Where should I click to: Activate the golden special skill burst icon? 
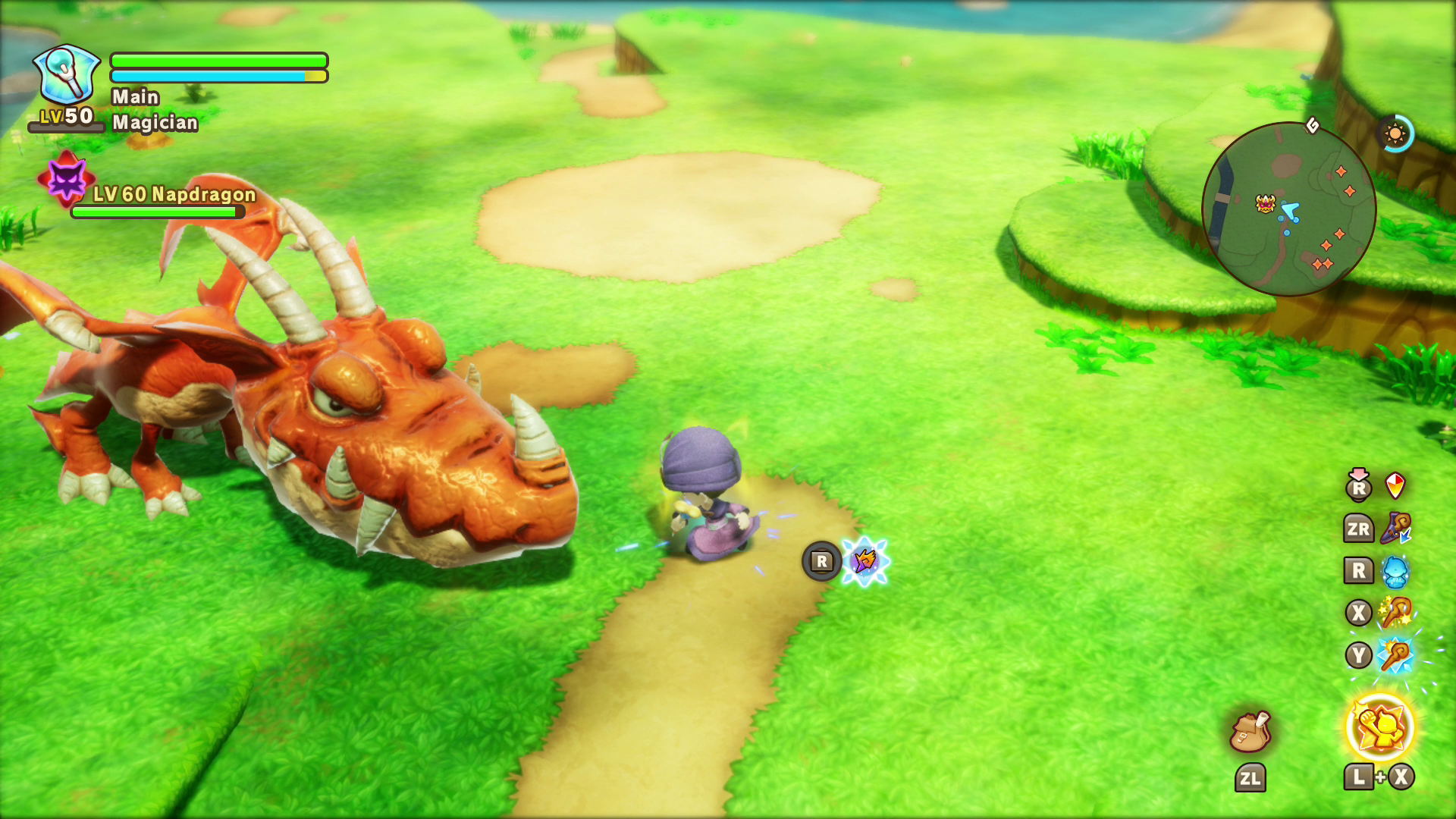1379,727
